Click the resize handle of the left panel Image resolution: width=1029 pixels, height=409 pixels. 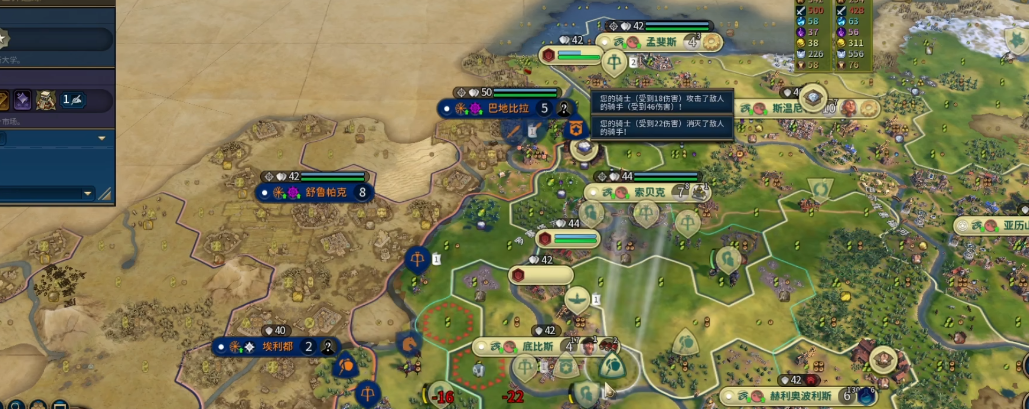coord(105,194)
